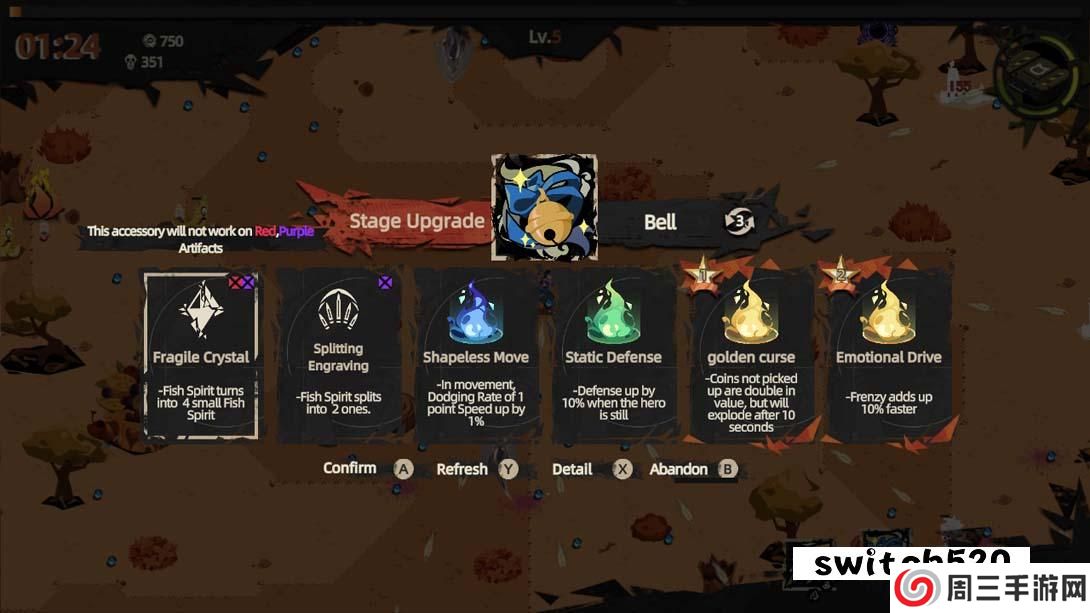Refresh the upgrade choices
Screen dimensions: 1090x613
(509, 469)
